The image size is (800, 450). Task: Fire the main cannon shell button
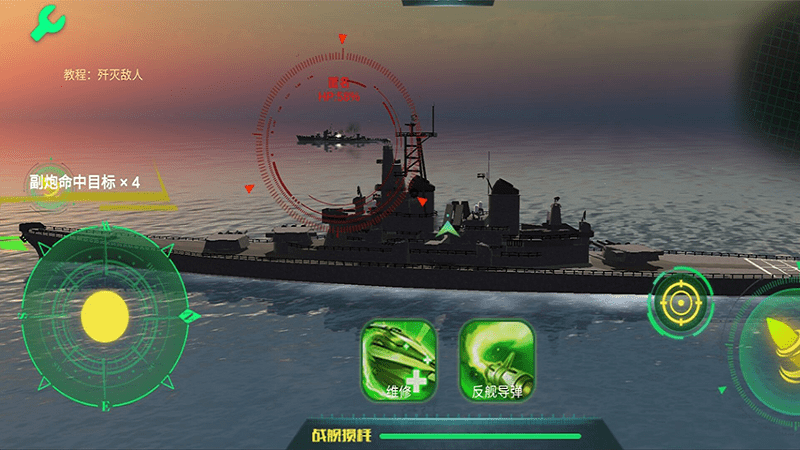(x=775, y=337)
